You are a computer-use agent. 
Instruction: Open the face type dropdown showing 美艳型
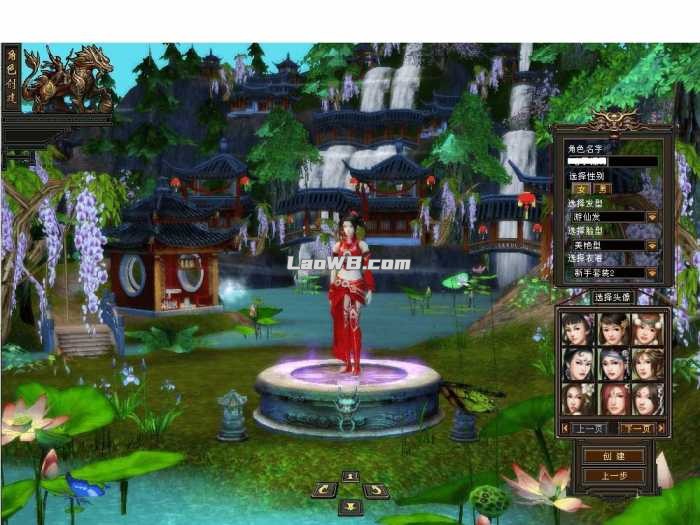pyautogui.click(x=651, y=244)
